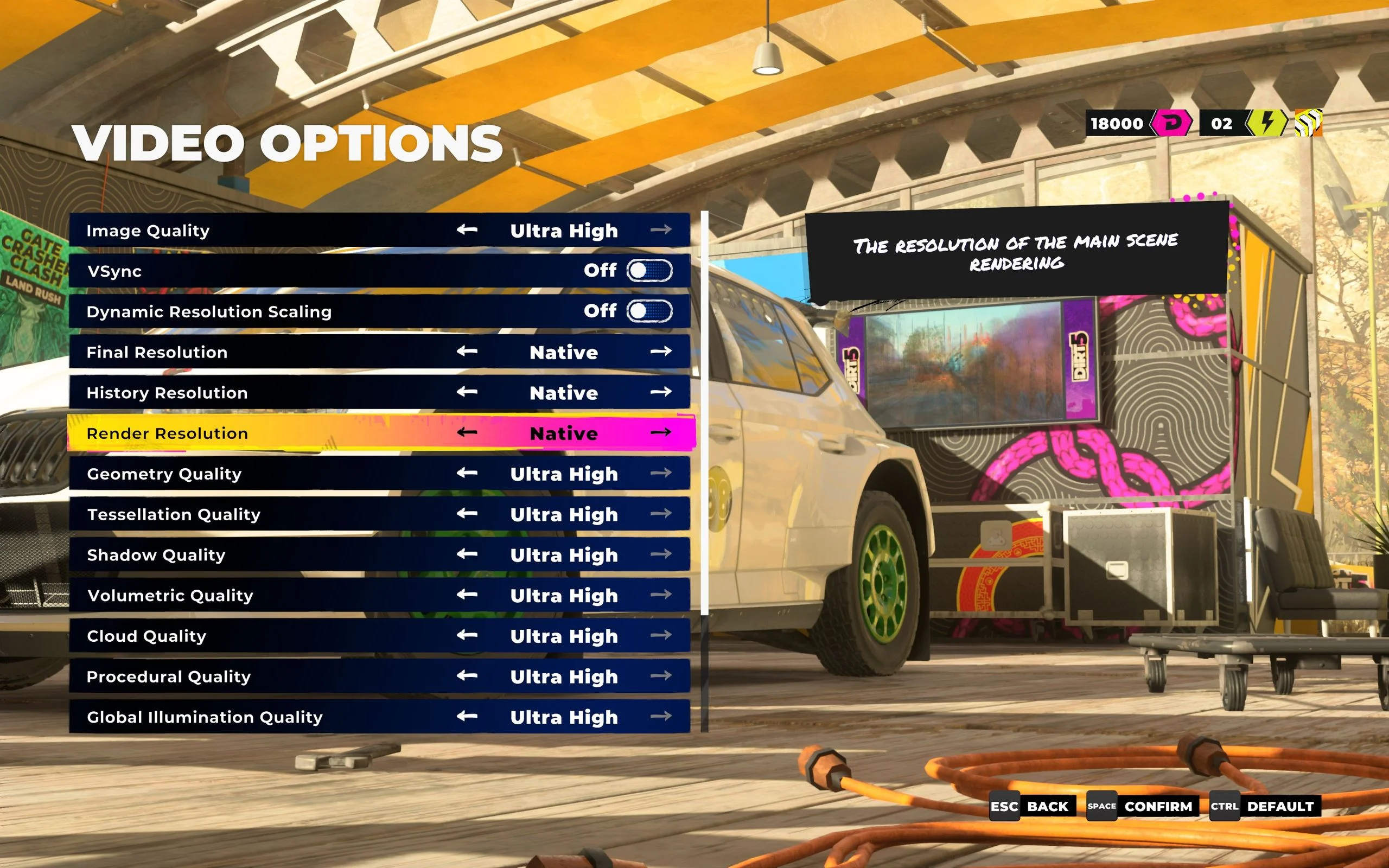Change Render Resolution with right arrow
The image size is (1389, 868).
pos(661,432)
